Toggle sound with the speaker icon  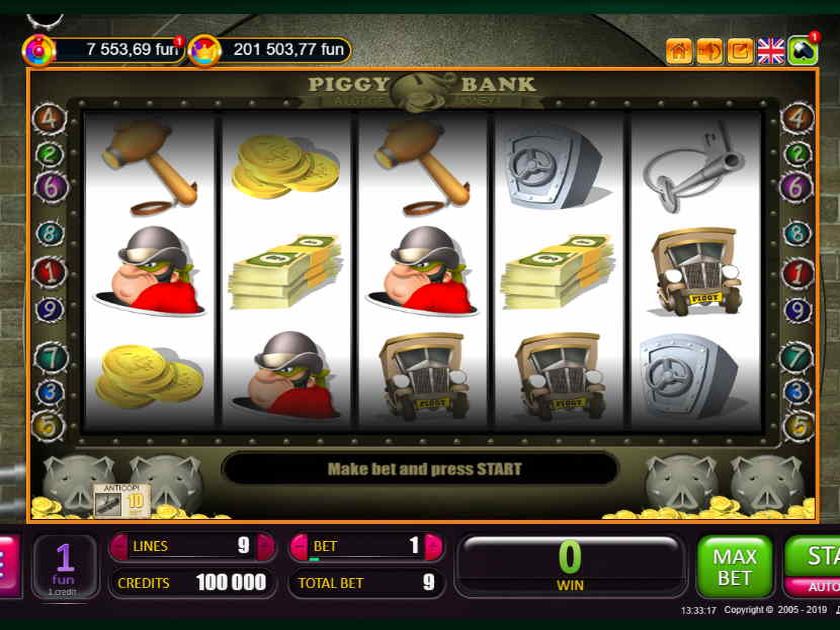[710, 50]
